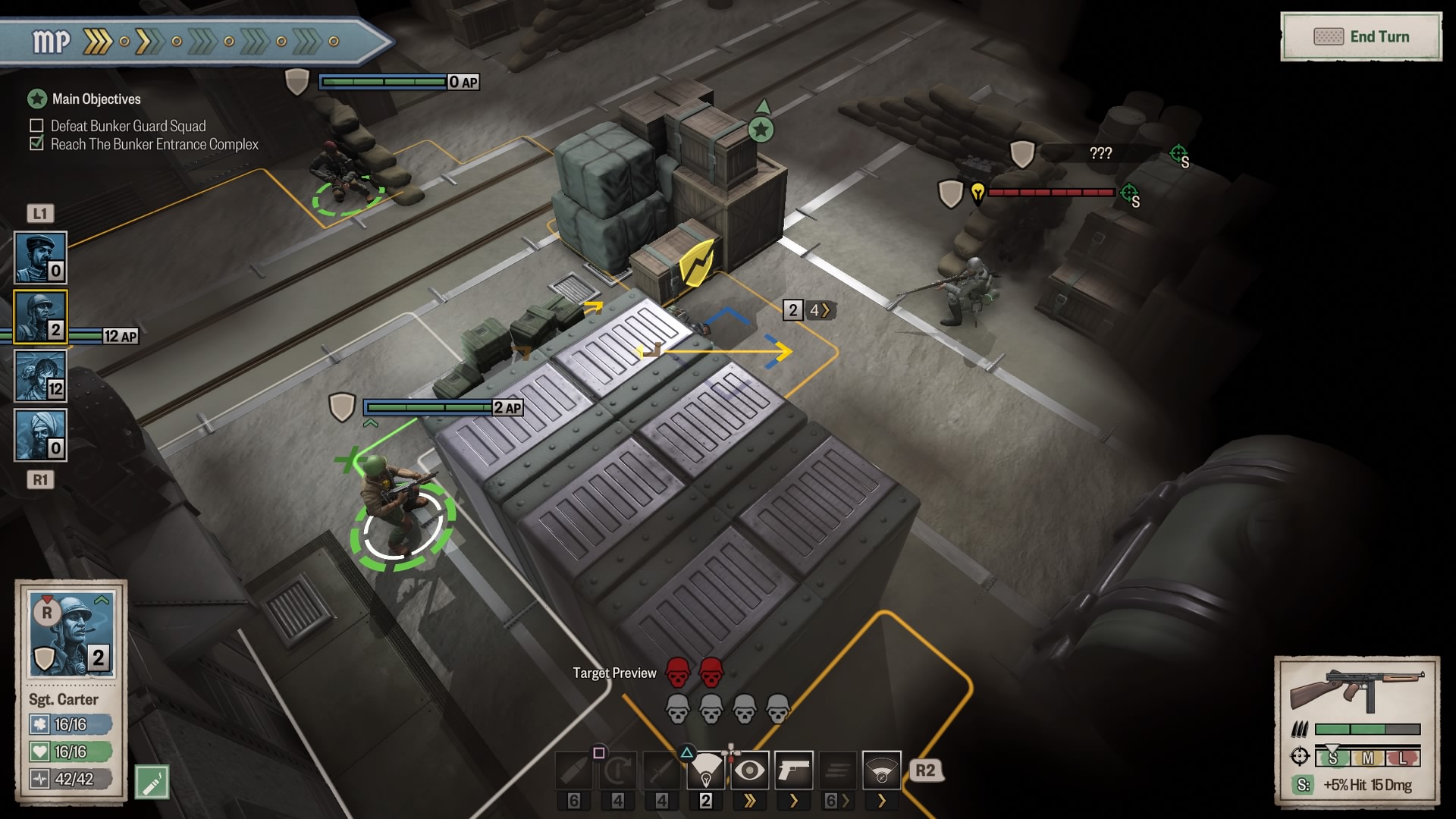
Task: Select the Reach The Bunker Entrance Complex objective
Action: pos(154,144)
